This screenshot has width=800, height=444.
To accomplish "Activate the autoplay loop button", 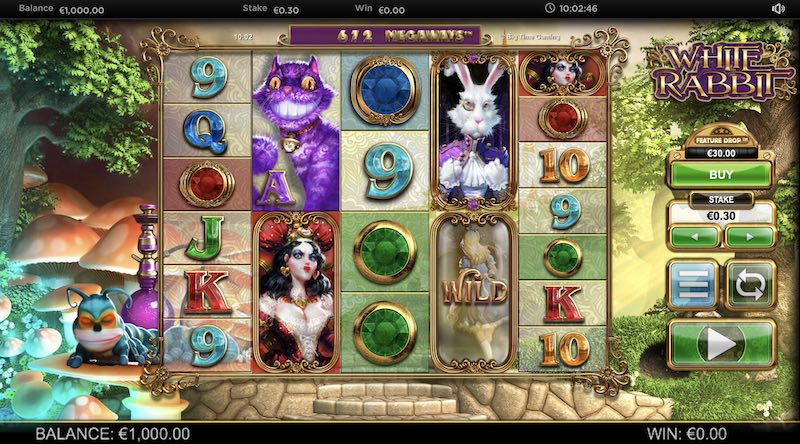I will 749,285.
